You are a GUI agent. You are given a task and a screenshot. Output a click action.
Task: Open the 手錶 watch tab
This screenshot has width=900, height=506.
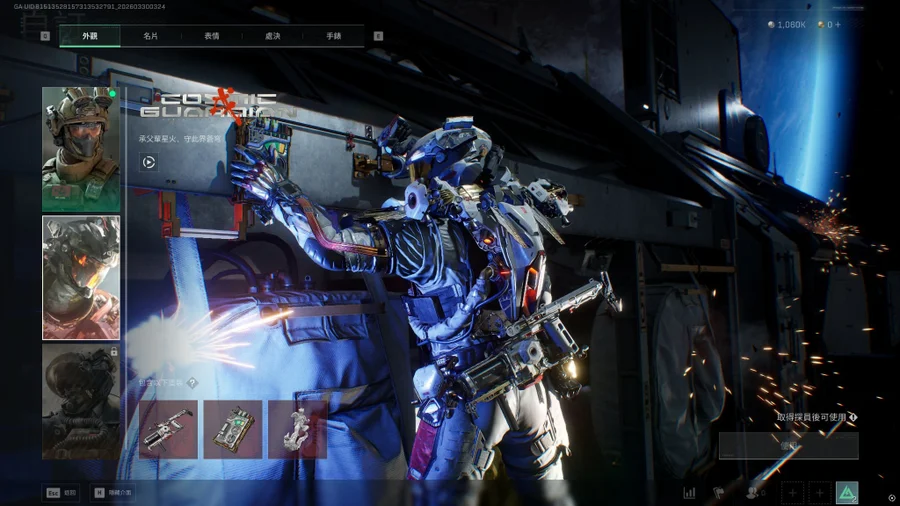point(333,36)
